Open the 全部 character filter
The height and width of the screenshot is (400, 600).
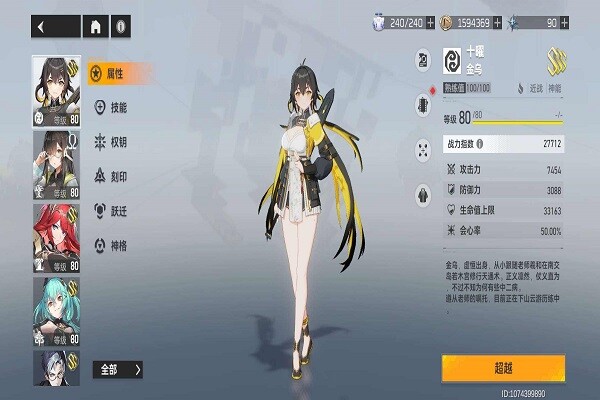pyautogui.click(x=119, y=369)
